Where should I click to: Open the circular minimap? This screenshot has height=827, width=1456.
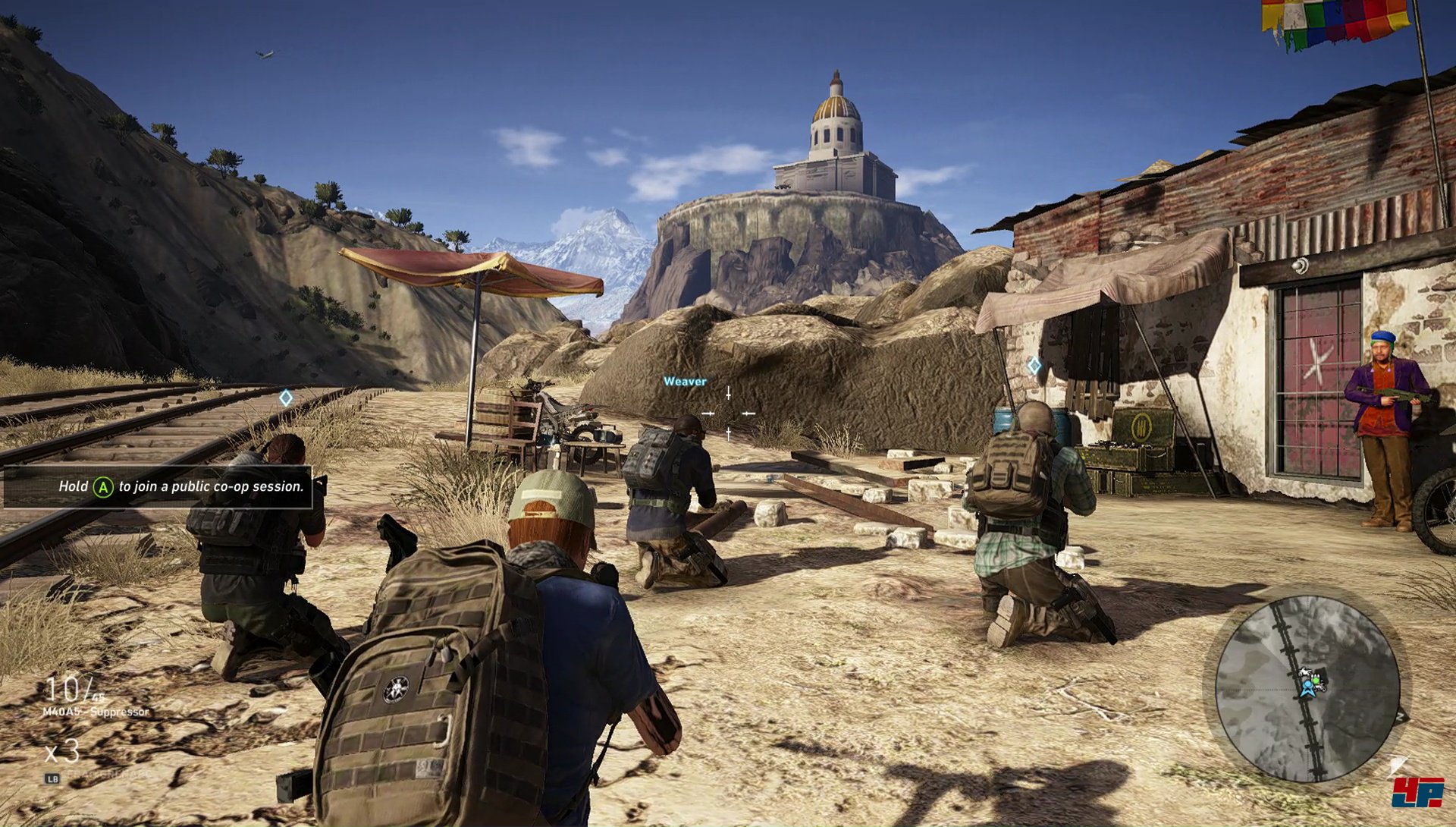coord(1307,688)
